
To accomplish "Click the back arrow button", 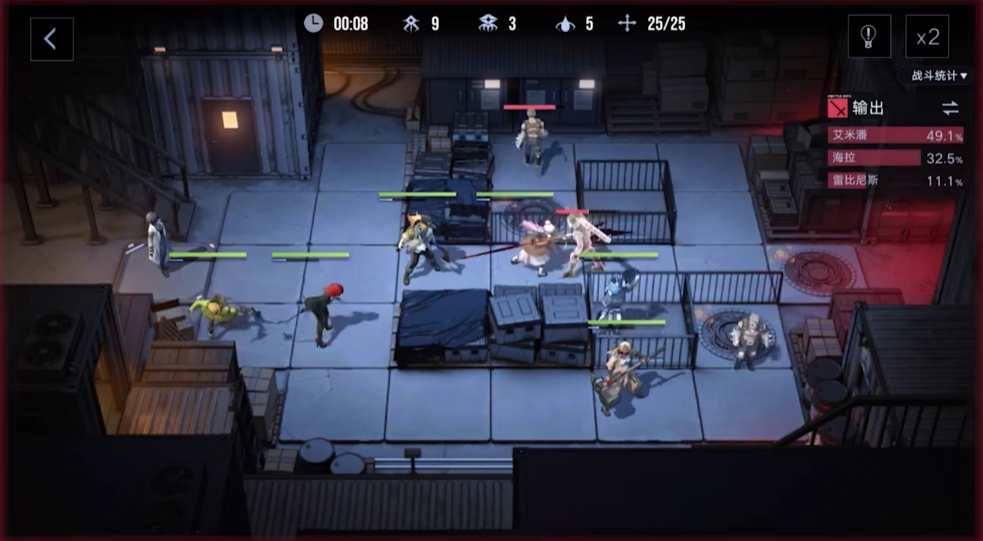I will coord(51,39).
